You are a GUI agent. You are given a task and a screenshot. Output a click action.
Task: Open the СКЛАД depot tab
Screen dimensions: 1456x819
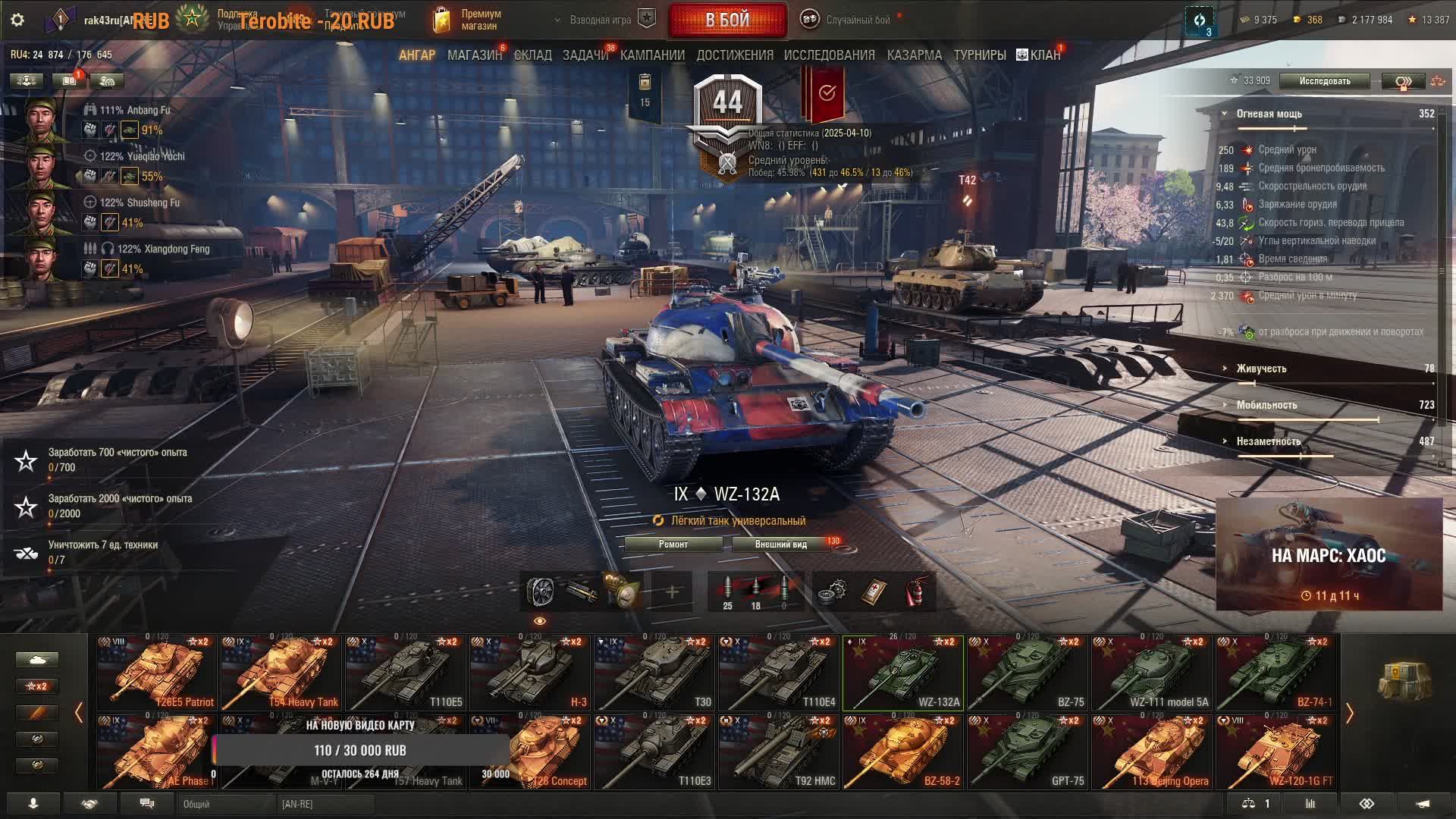point(532,55)
